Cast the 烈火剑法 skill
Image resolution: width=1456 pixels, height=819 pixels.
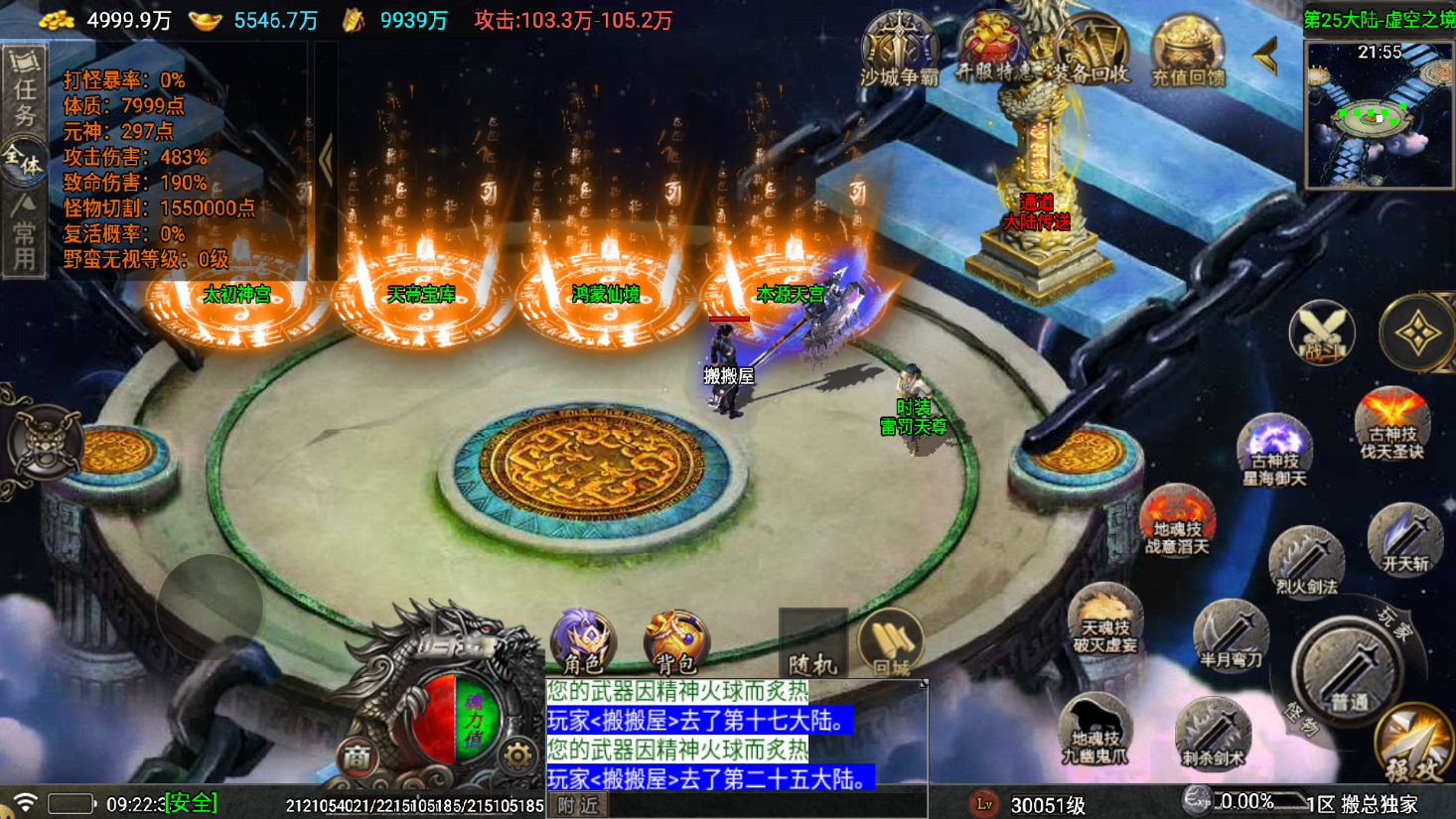pos(1305,561)
